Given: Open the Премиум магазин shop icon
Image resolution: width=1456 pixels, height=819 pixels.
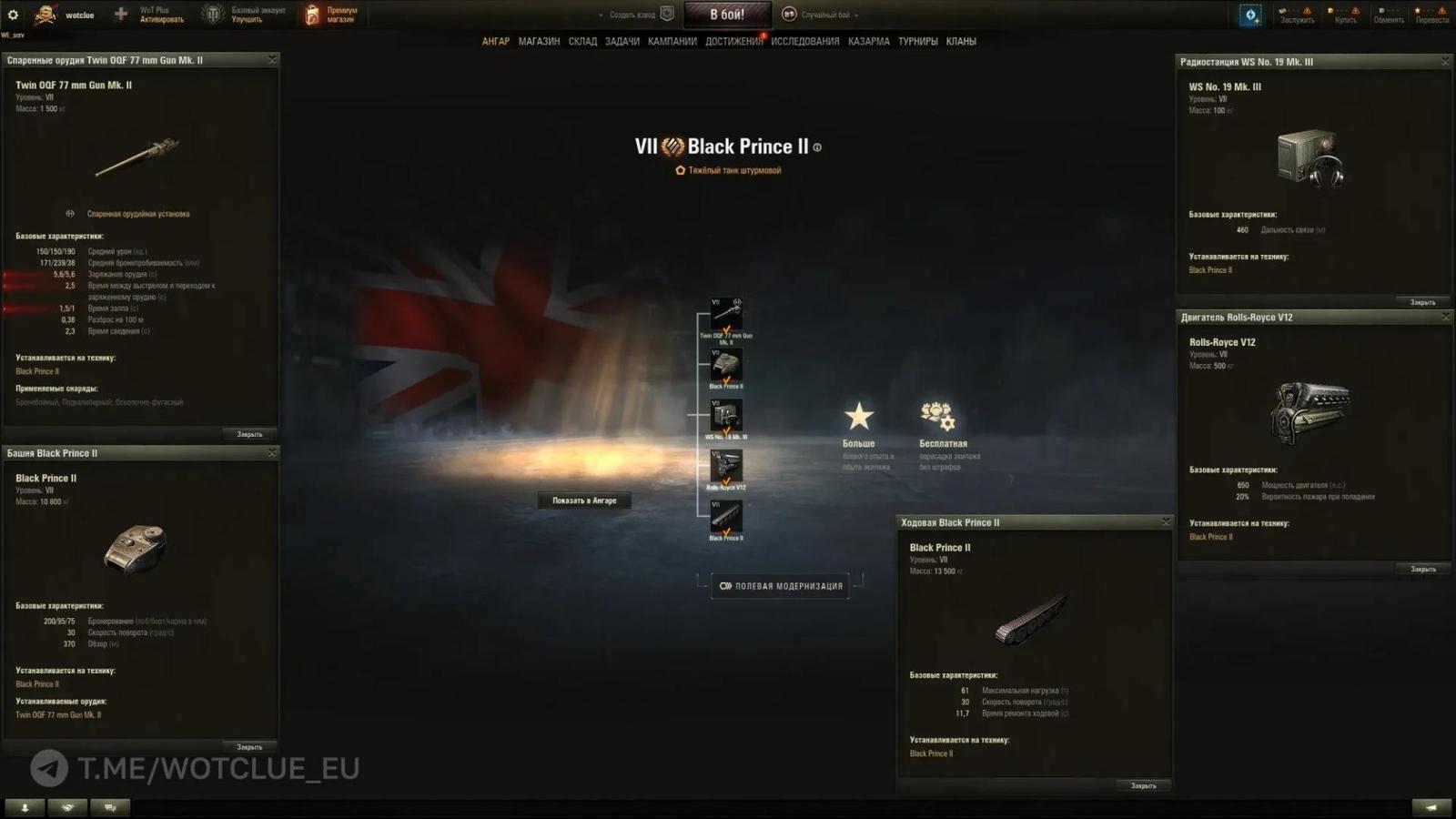Looking at the screenshot, I should tap(313, 13).
